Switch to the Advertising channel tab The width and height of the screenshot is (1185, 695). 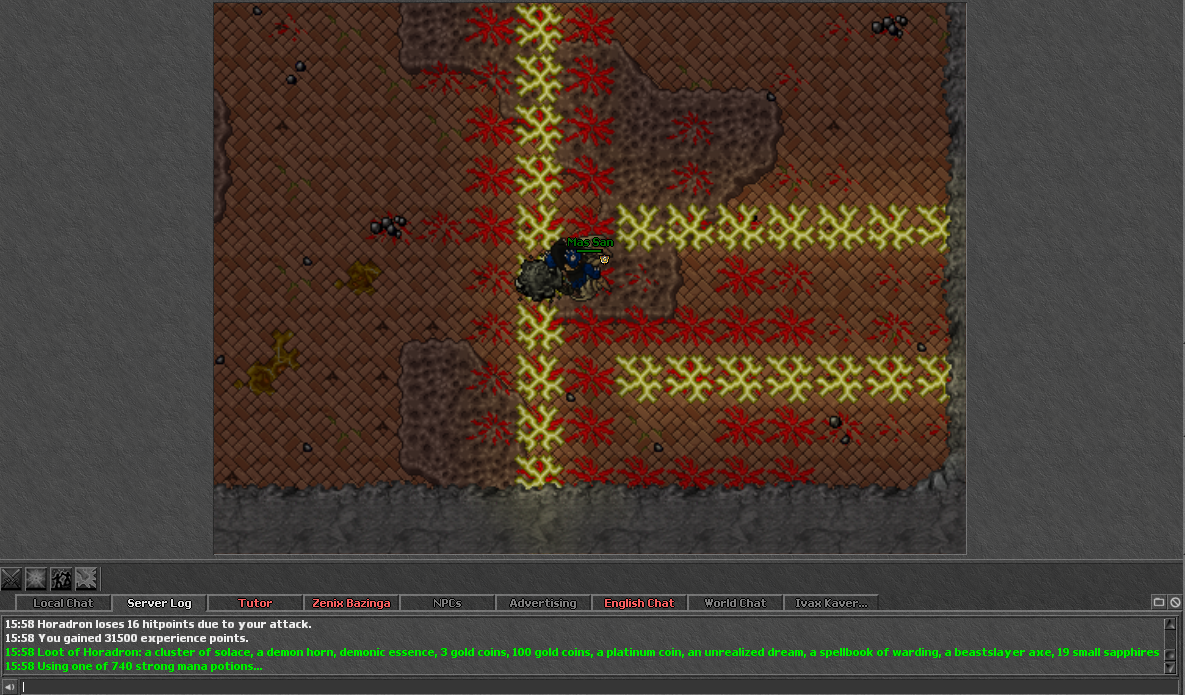pos(543,603)
